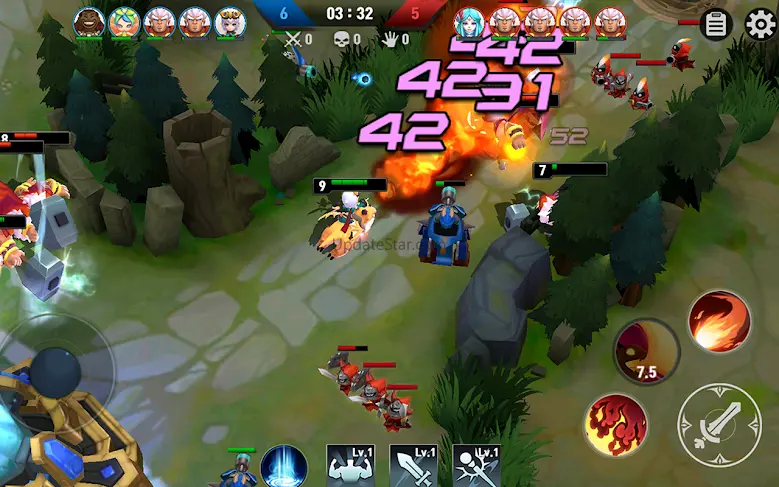
Task: Select the bearded ally hero portrait
Action: [x=90, y=21]
